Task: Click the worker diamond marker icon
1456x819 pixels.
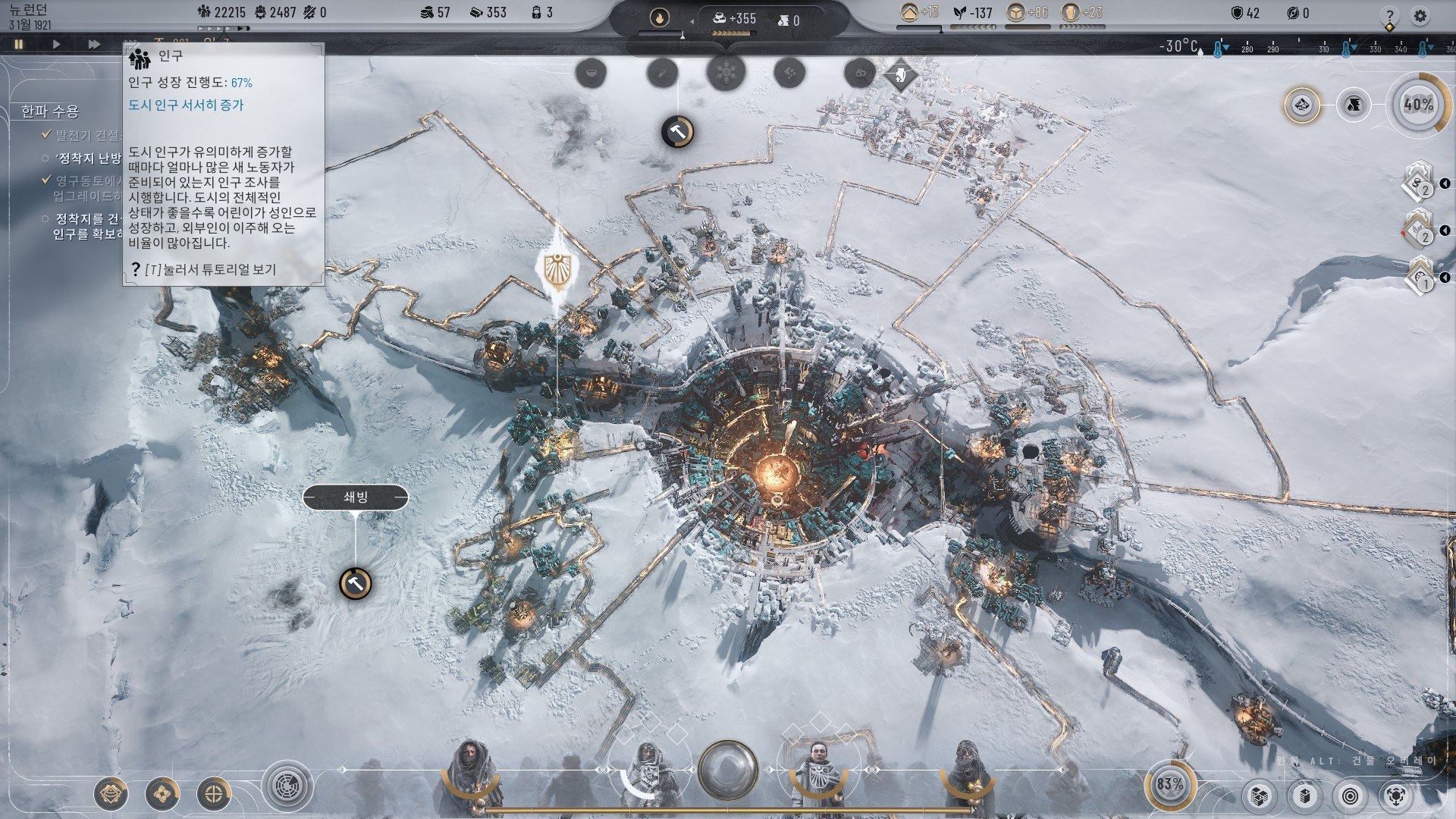Action: [x=901, y=75]
